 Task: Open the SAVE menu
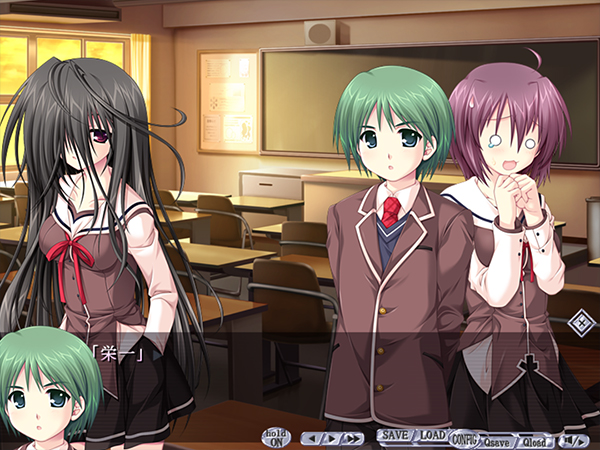[x=395, y=436]
